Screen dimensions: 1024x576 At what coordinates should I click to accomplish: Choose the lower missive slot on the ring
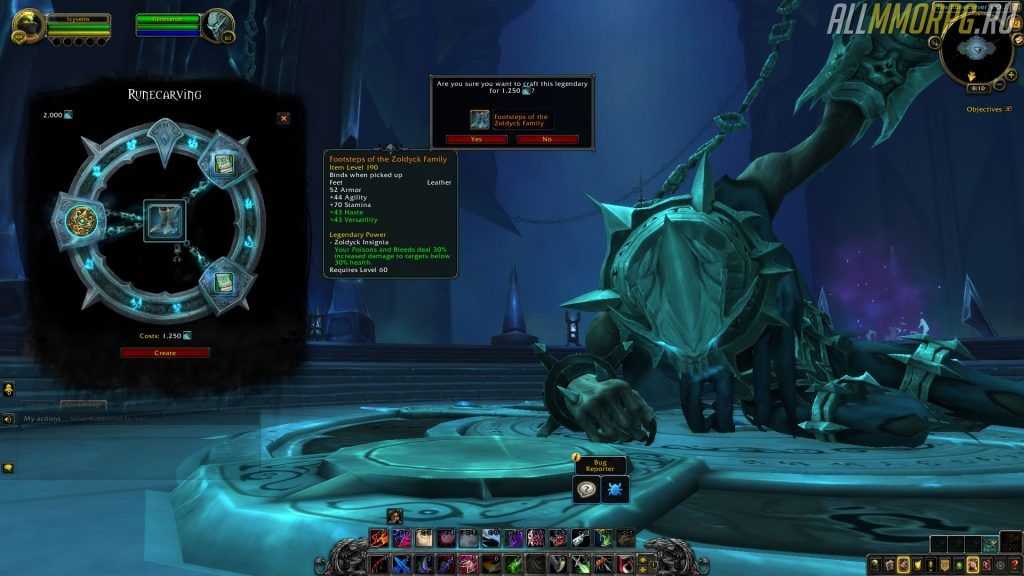219,276
